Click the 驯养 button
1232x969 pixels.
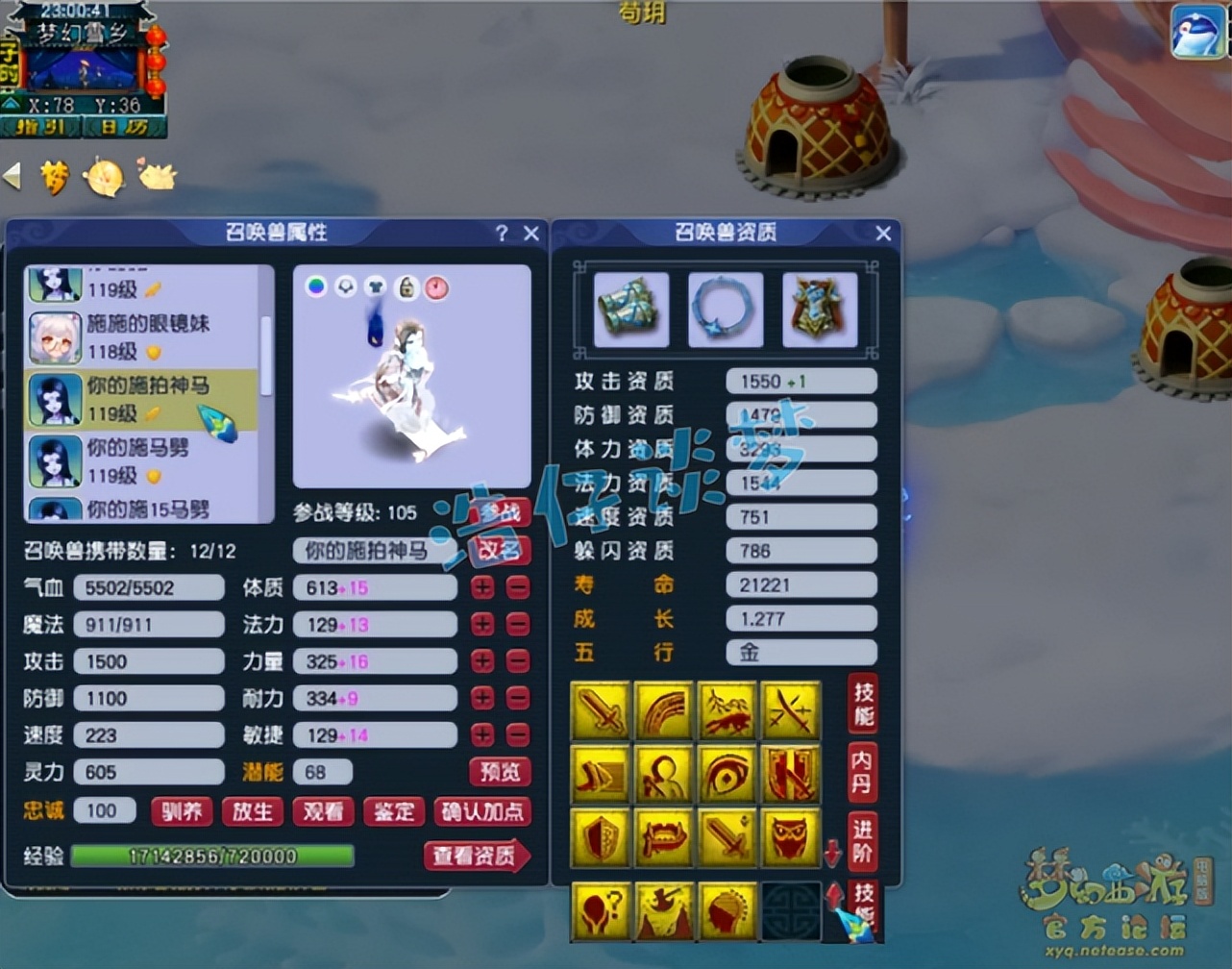tap(181, 811)
